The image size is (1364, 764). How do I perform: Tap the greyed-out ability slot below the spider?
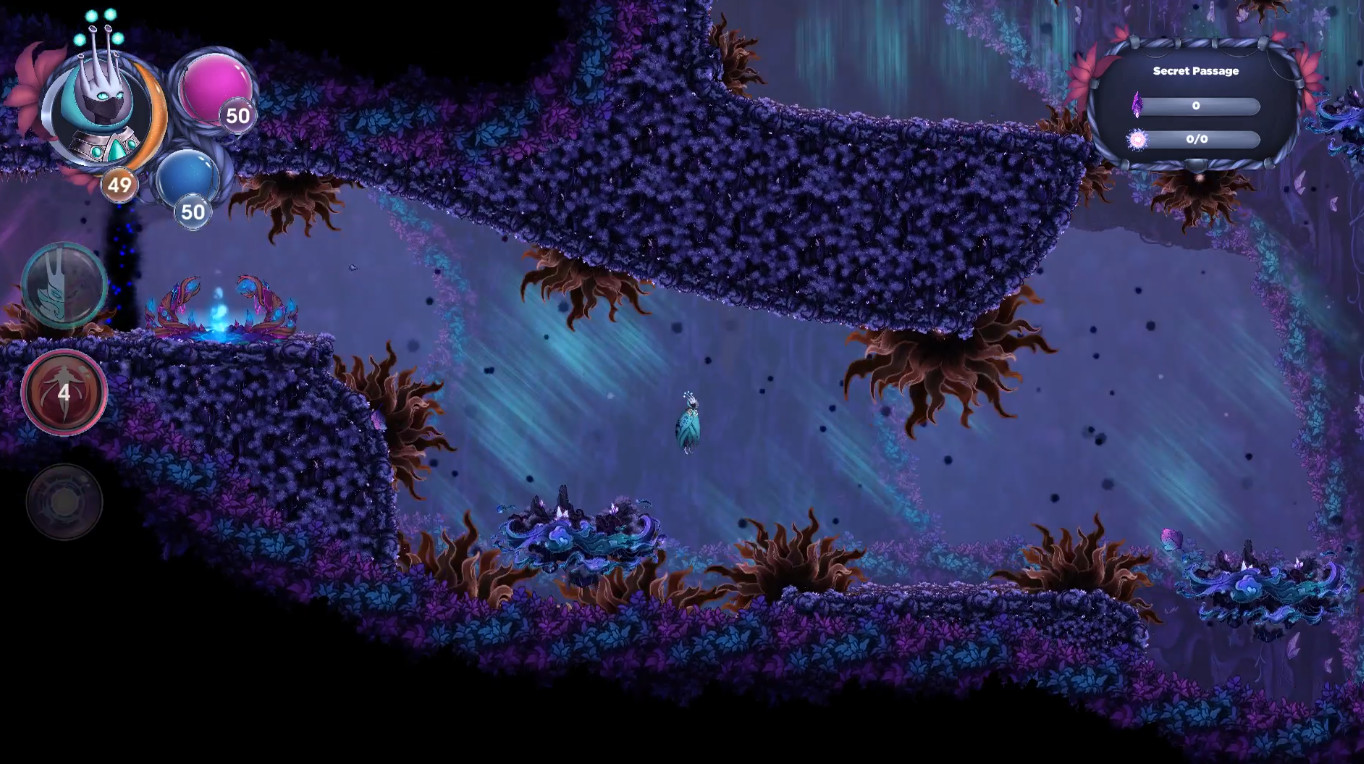click(63, 502)
